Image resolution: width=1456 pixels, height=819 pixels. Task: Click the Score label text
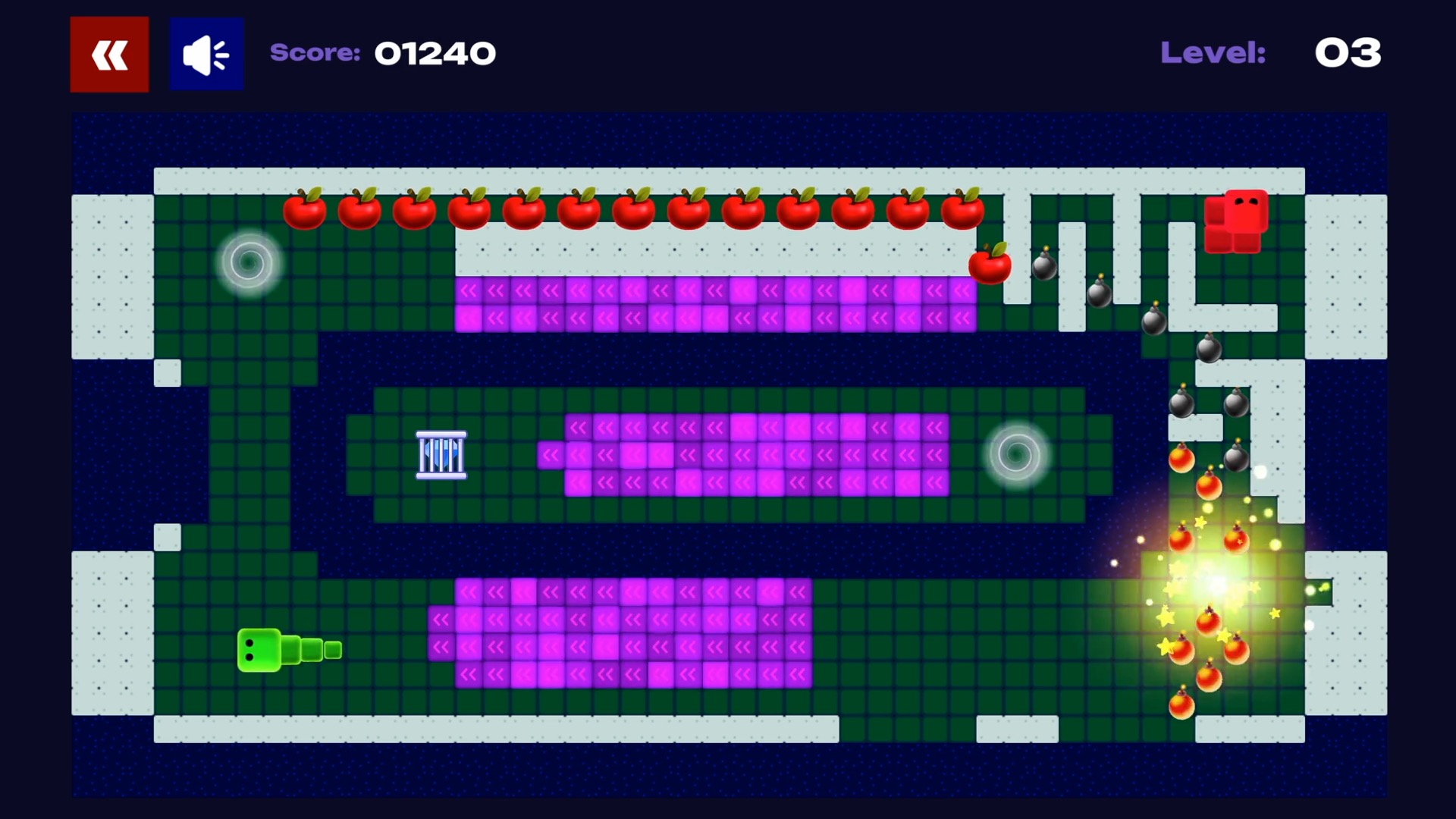click(315, 53)
